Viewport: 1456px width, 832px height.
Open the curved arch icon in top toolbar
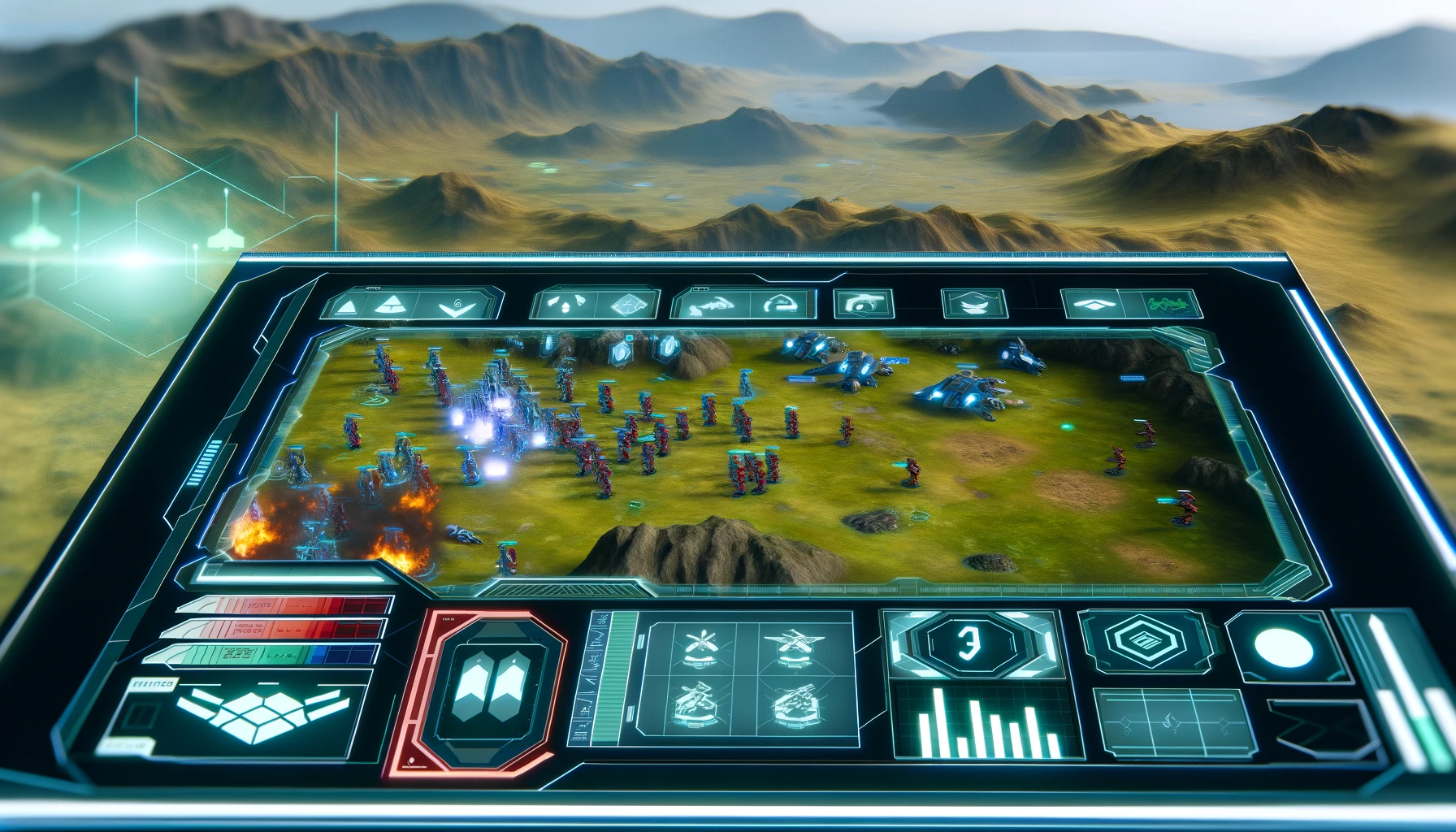(779, 305)
